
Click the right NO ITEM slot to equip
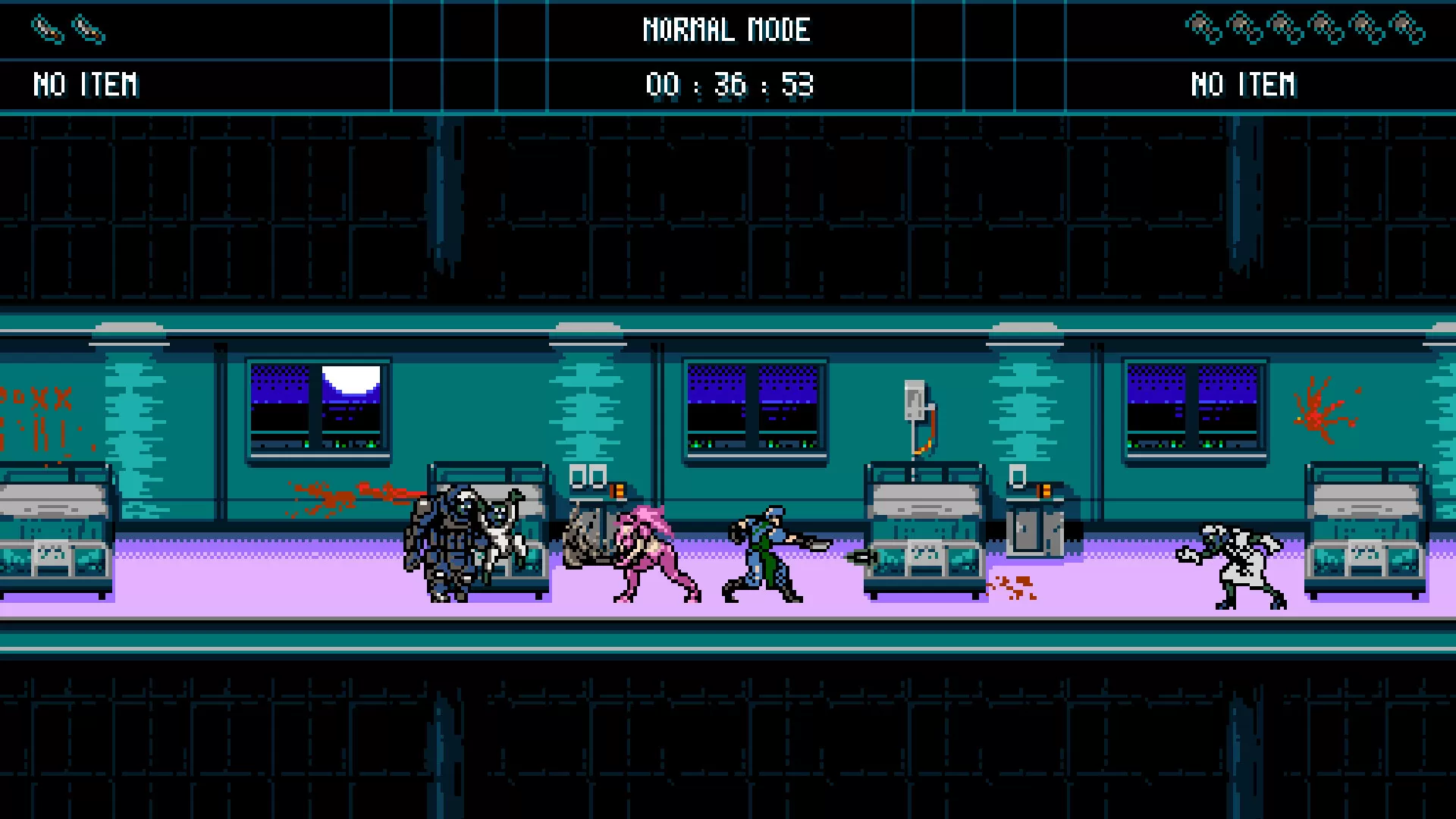[1244, 83]
